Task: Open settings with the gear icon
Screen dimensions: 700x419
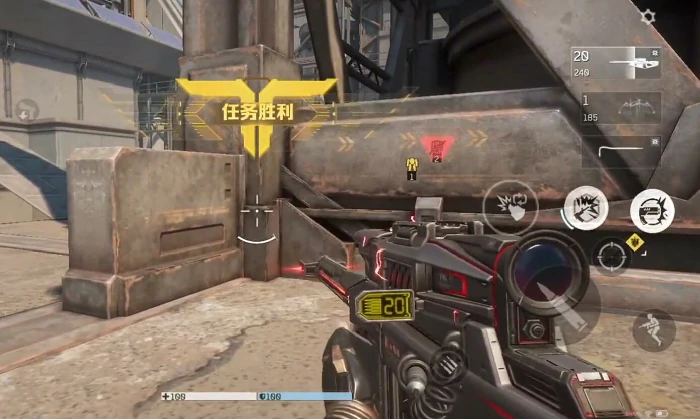Action: point(648,17)
